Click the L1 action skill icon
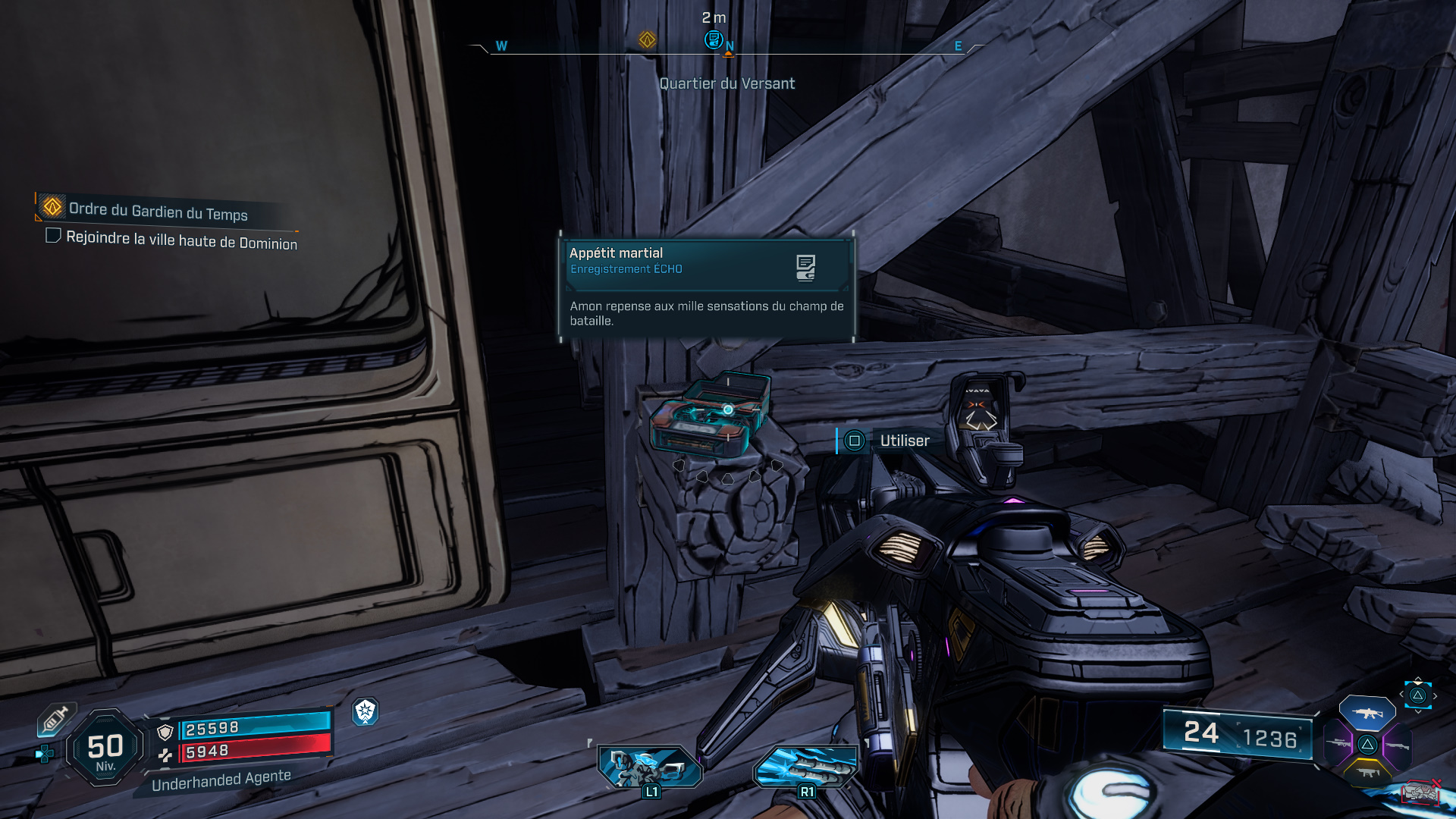The width and height of the screenshot is (1456, 819). (651, 768)
